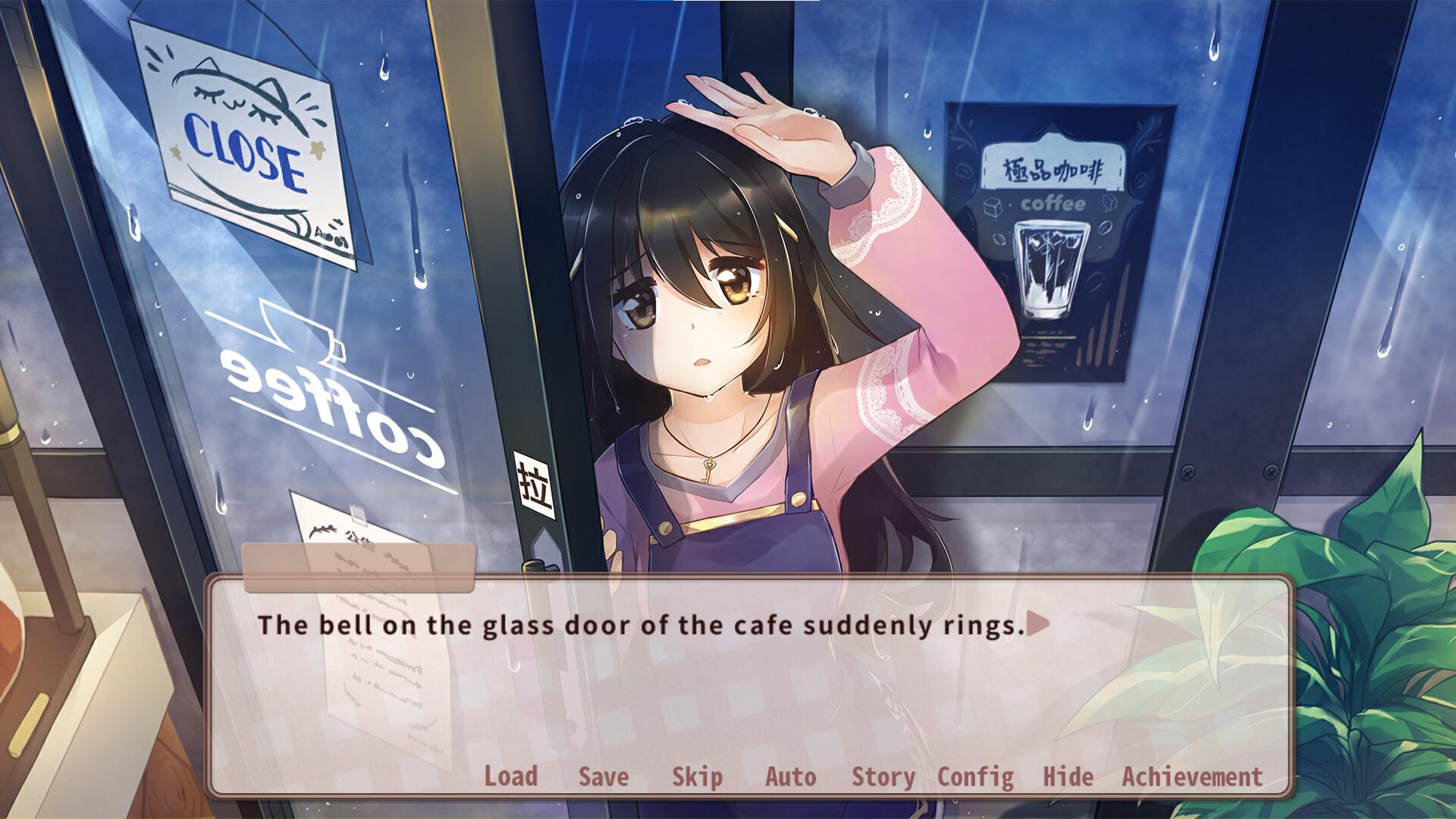Open the Story log

click(881, 777)
